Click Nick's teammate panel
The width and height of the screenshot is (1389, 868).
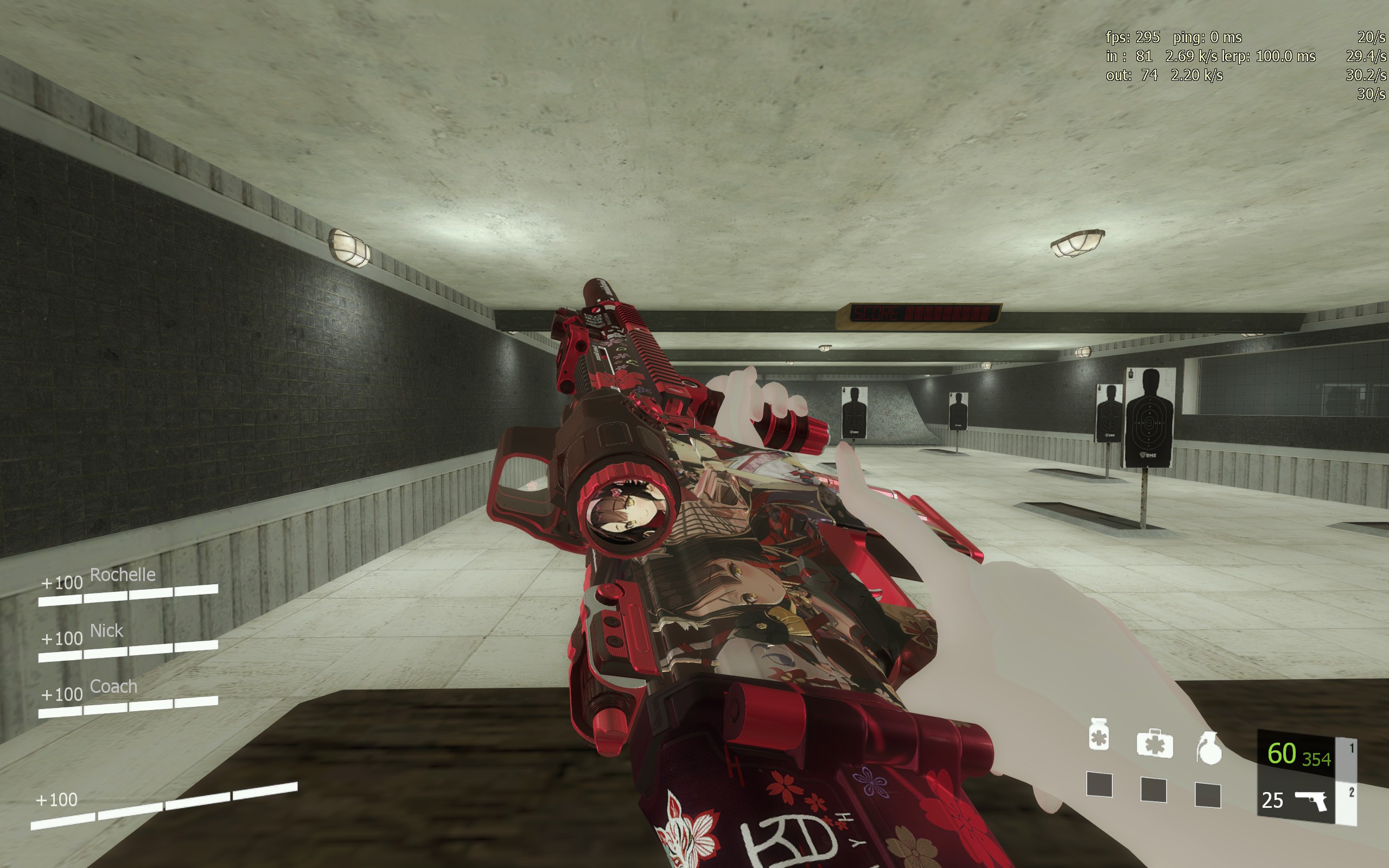tap(128, 642)
